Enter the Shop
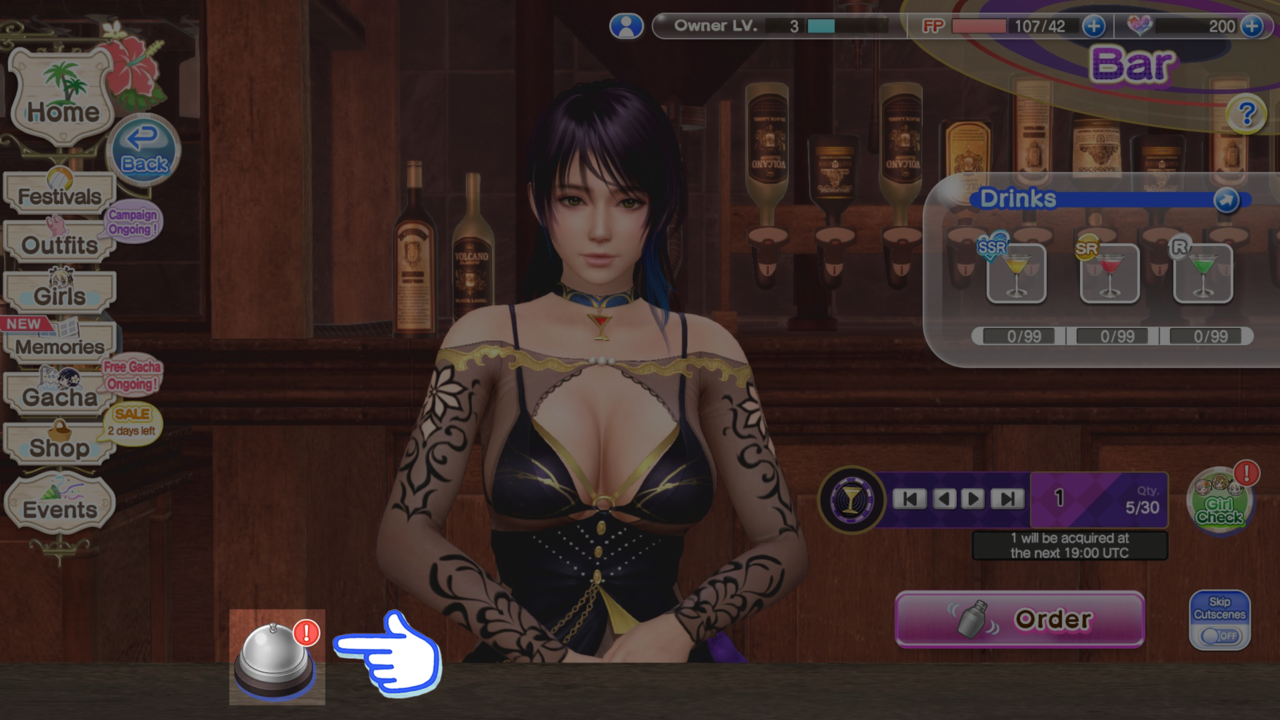 [59, 447]
